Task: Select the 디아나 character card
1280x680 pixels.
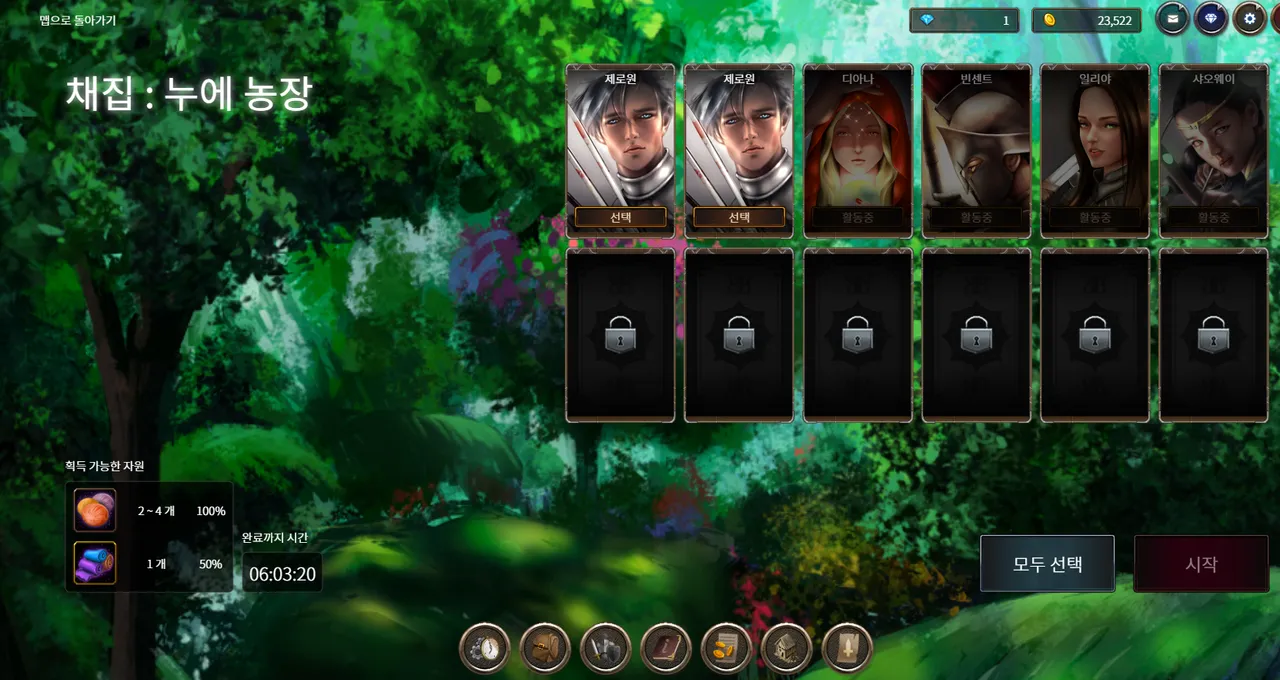Action: [858, 150]
